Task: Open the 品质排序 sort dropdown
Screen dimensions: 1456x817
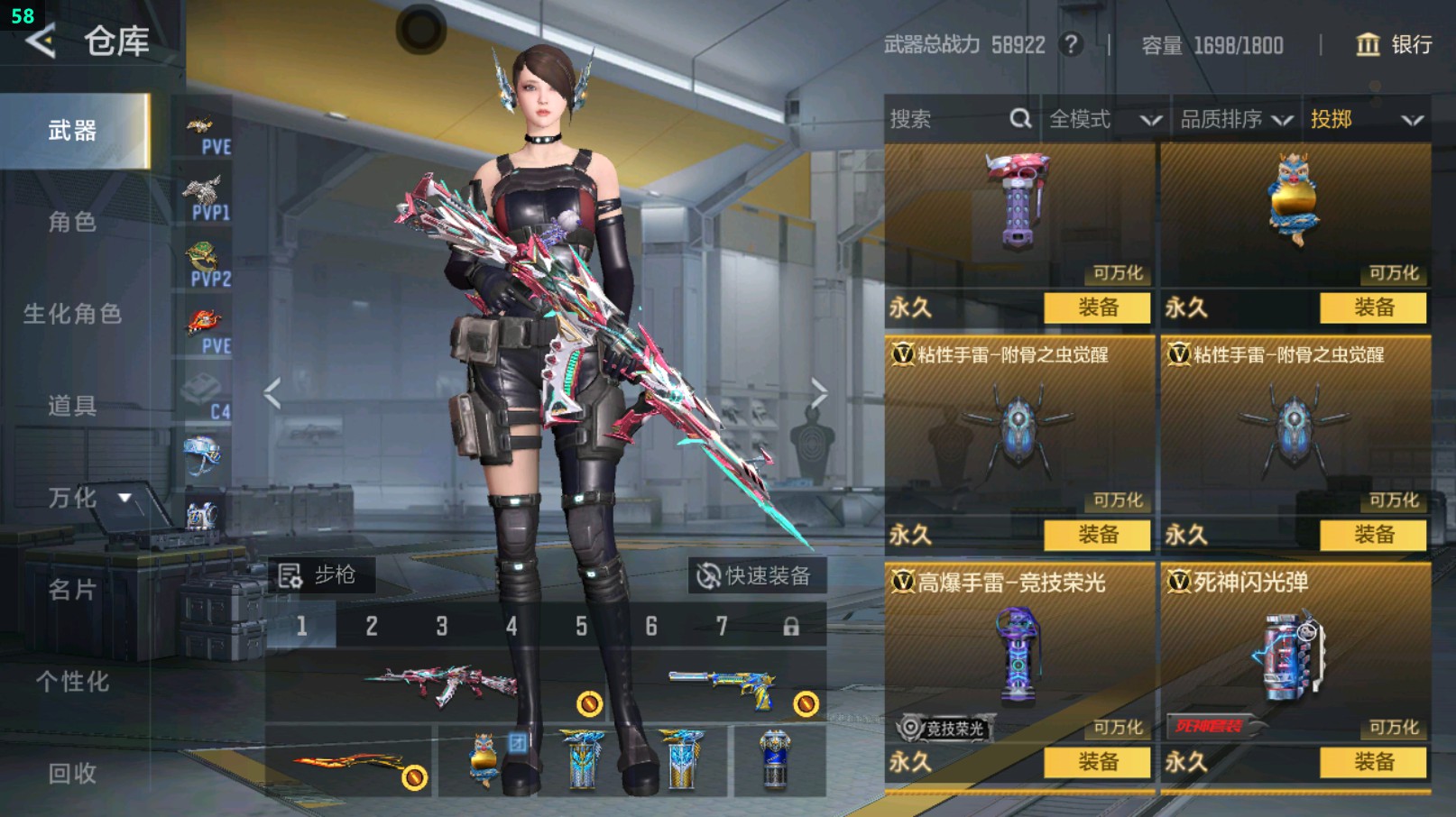Action: click(x=1236, y=119)
